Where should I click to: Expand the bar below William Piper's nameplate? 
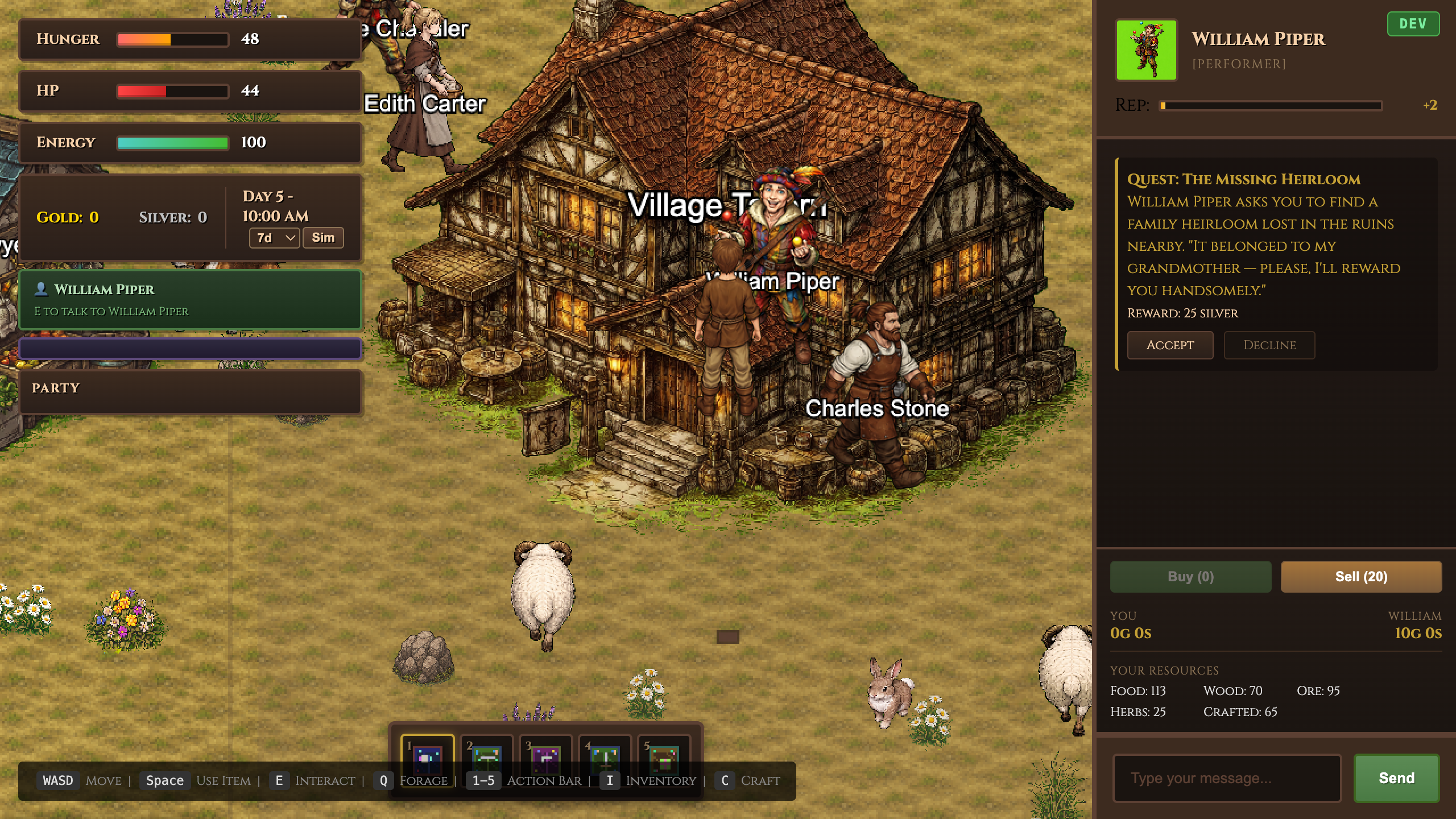pos(191,349)
